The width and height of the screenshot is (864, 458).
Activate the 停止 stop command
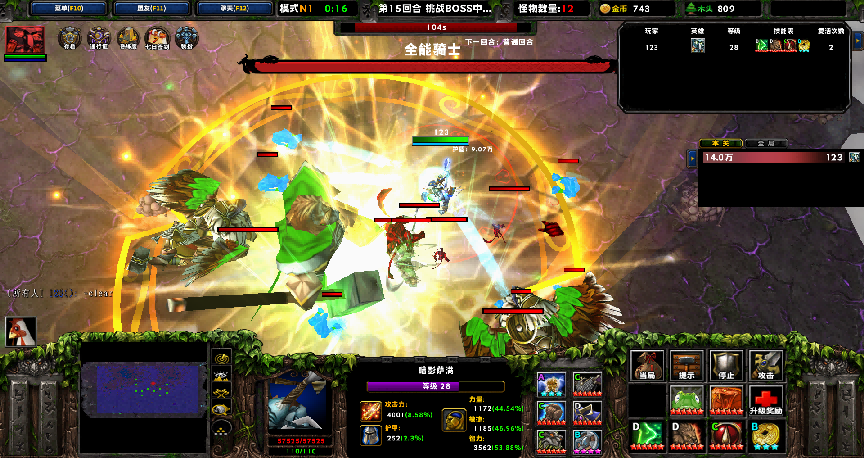point(727,366)
